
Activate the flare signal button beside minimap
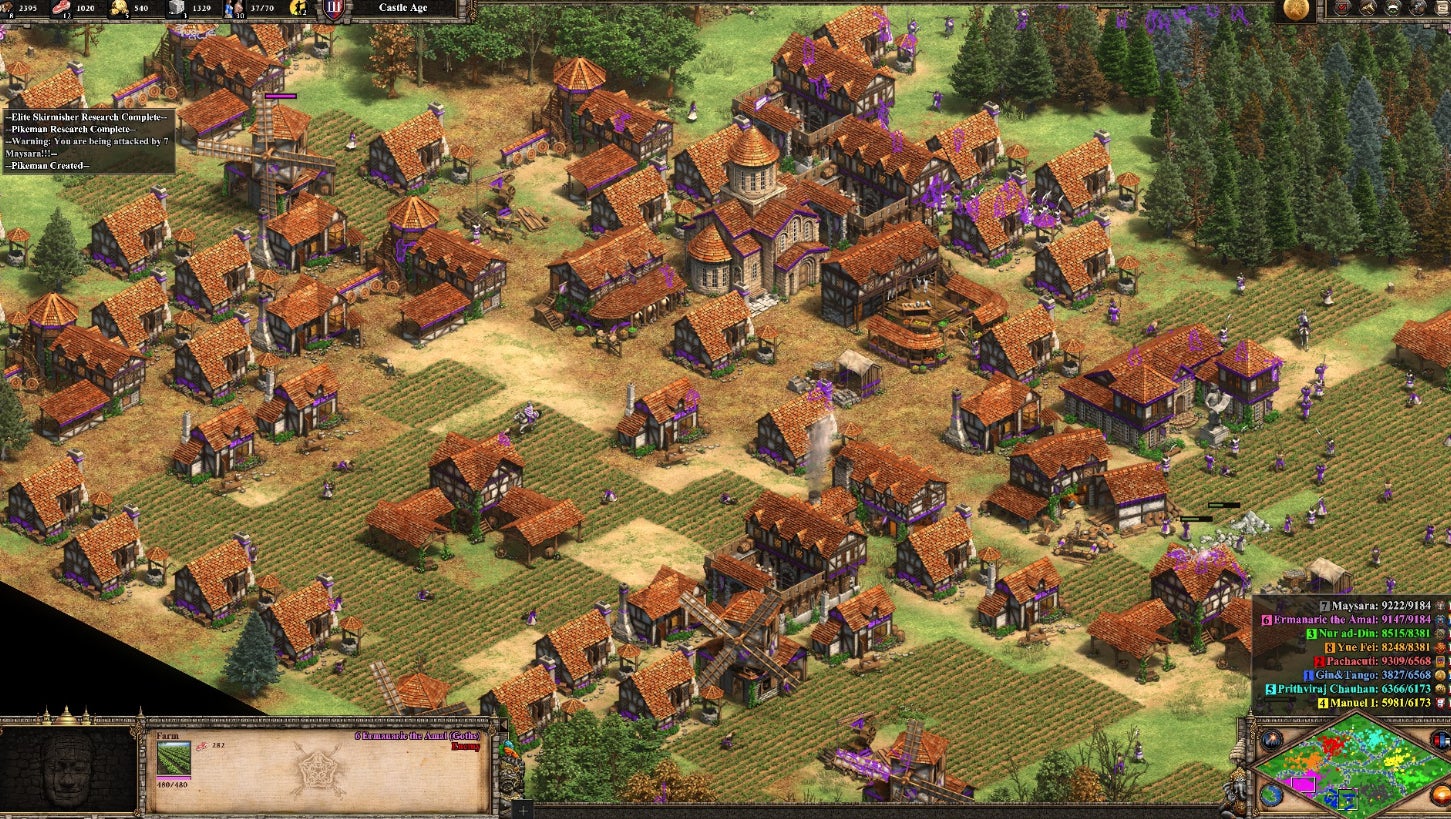click(1272, 741)
